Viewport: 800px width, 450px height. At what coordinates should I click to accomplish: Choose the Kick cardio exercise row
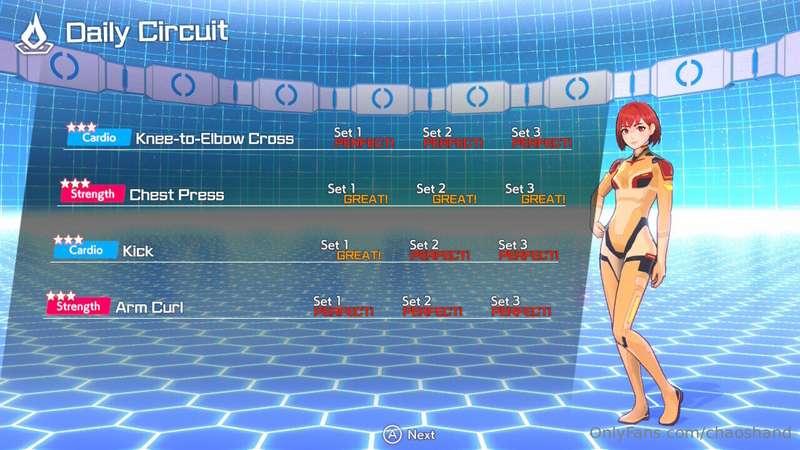[x=138, y=251]
